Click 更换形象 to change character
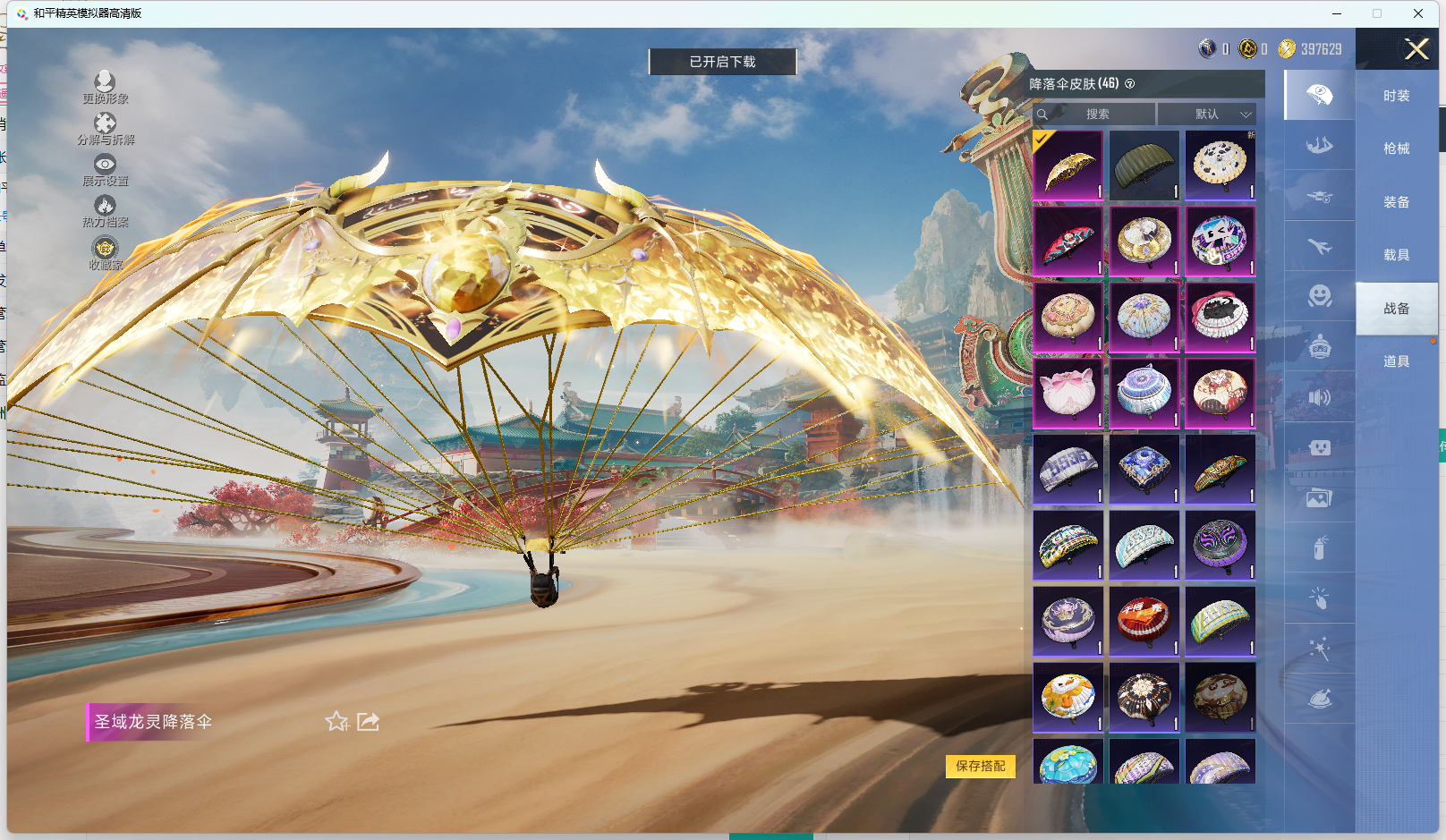Image resolution: width=1446 pixels, height=840 pixels. tap(105, 88)
